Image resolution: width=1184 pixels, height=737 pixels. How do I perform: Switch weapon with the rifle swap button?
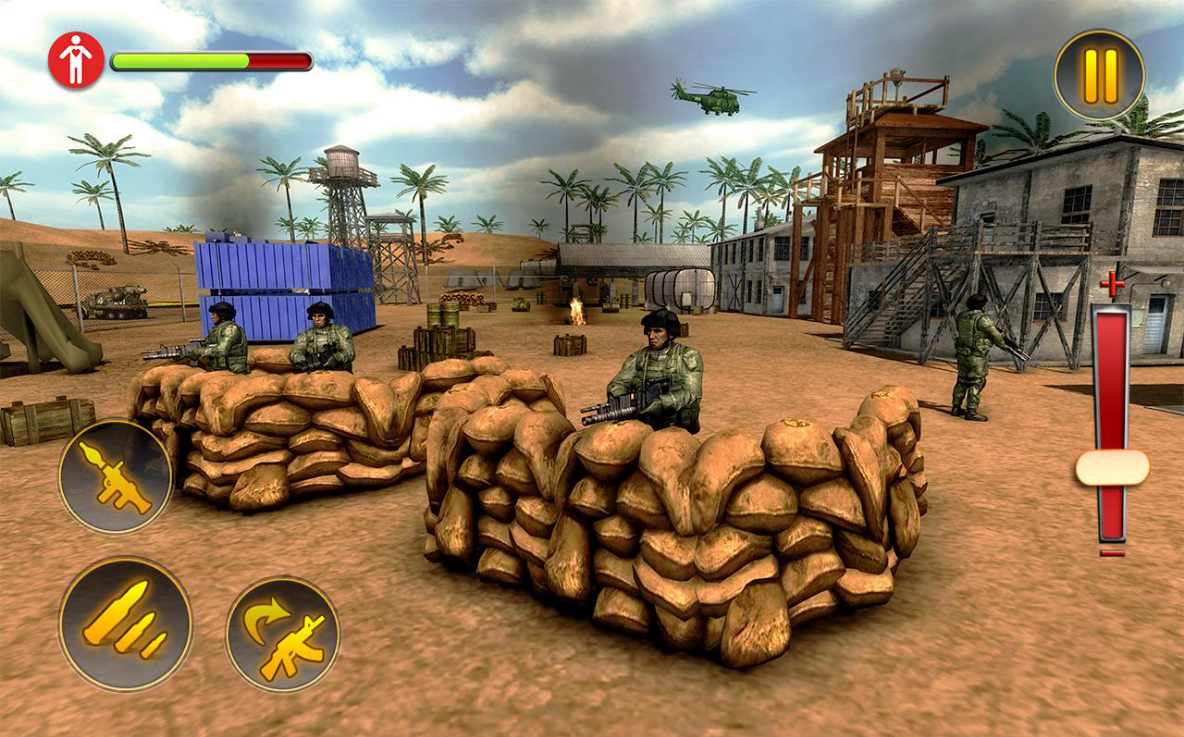tap(283, 635)
